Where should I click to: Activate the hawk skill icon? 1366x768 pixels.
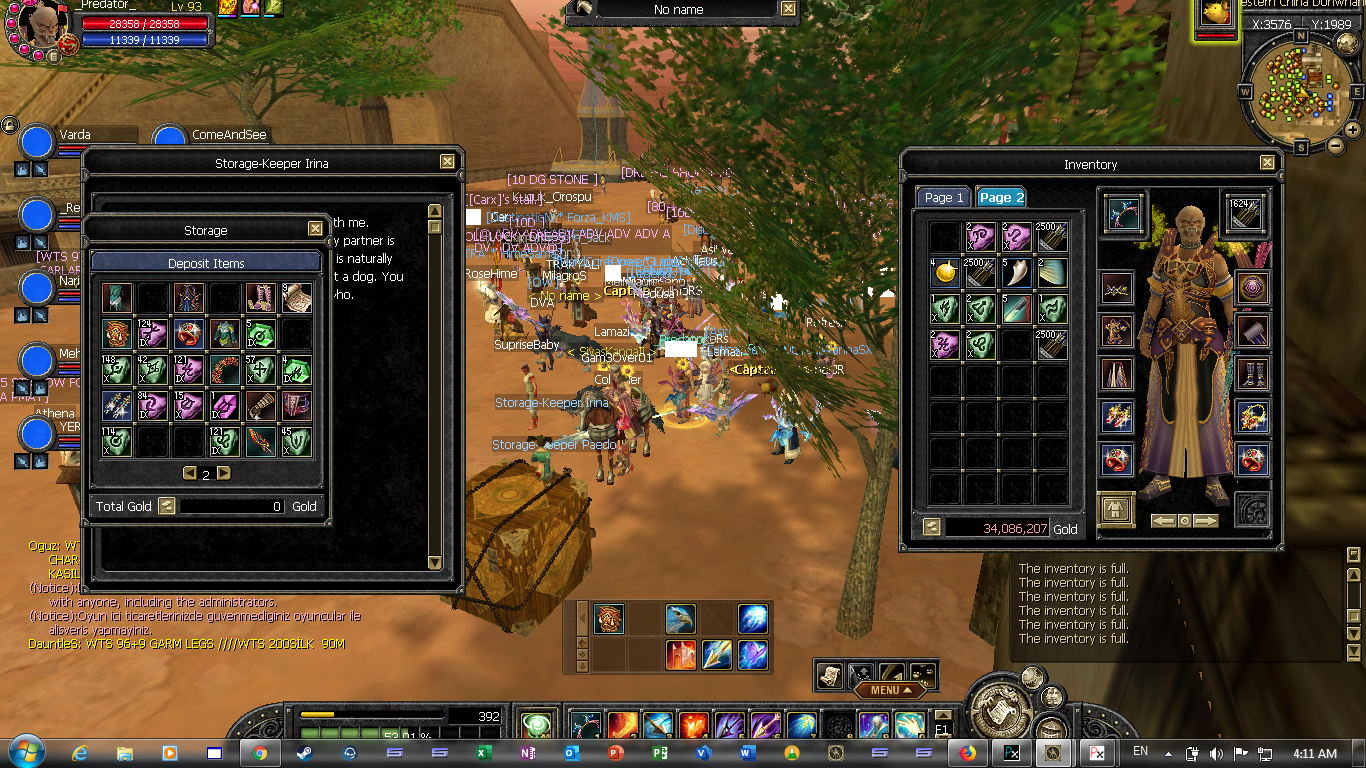(x=680, y=619)
